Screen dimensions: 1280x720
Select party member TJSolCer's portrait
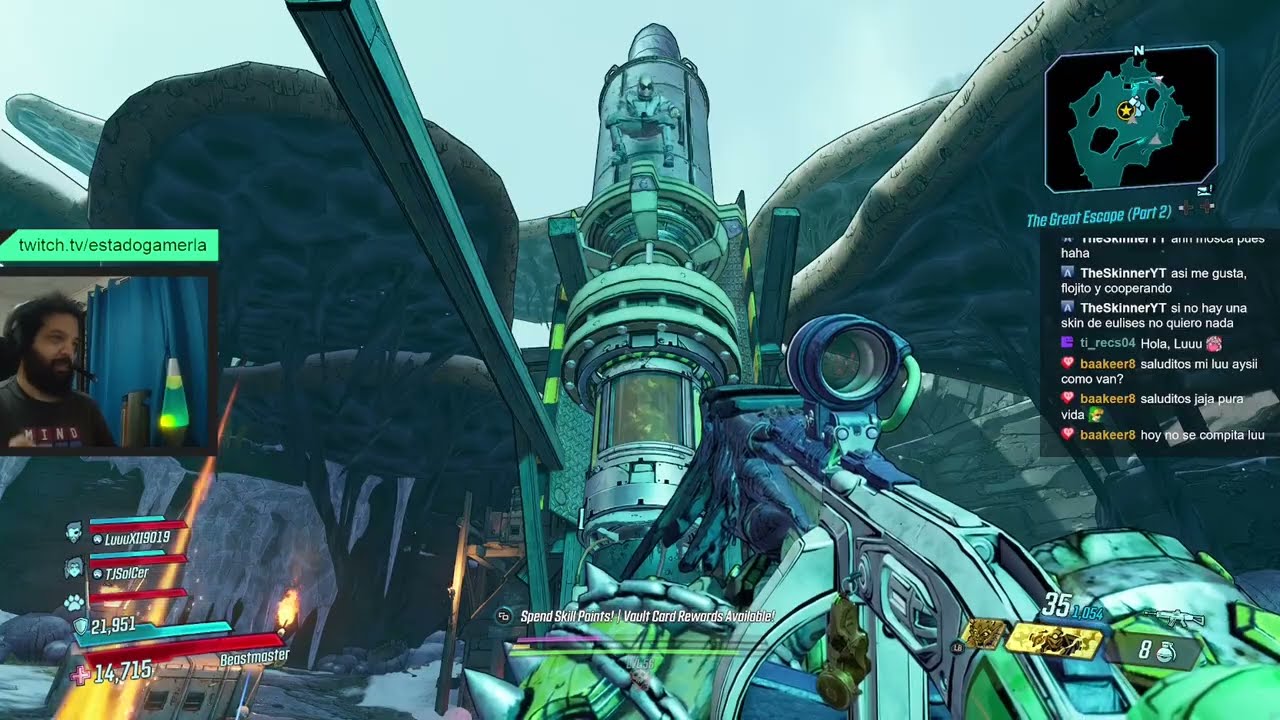coord(74,568)
